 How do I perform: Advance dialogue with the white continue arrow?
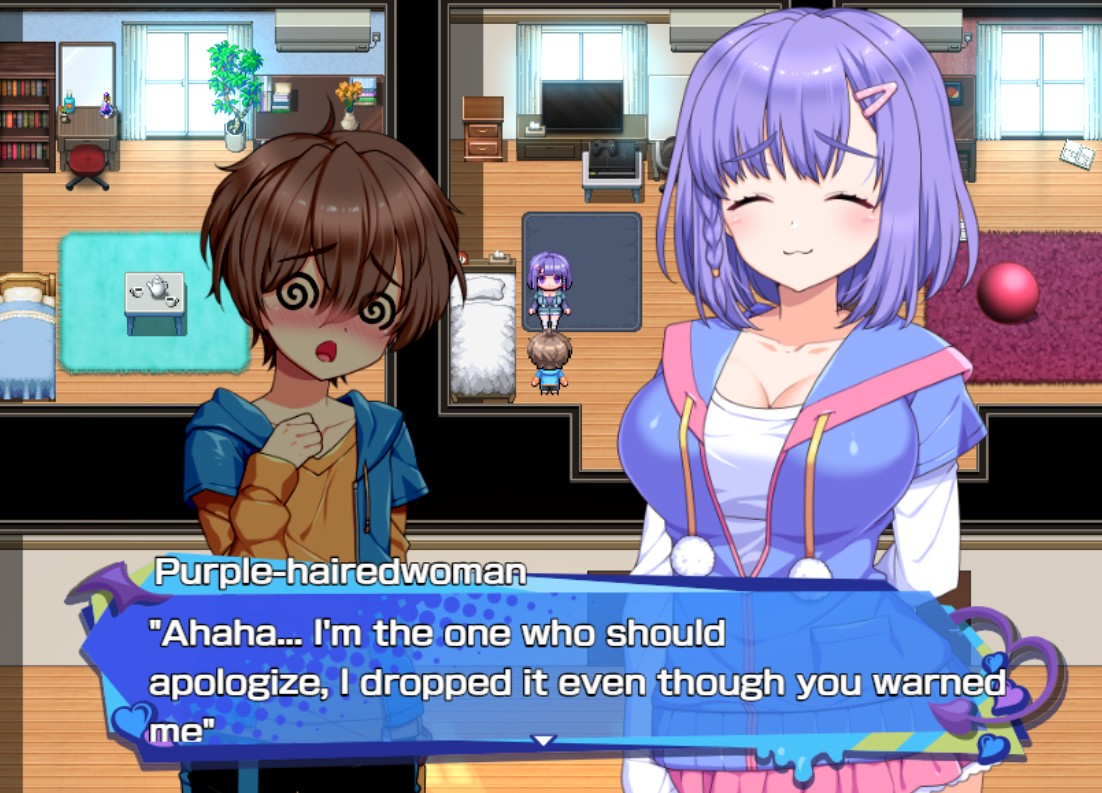tap(543, 741)
